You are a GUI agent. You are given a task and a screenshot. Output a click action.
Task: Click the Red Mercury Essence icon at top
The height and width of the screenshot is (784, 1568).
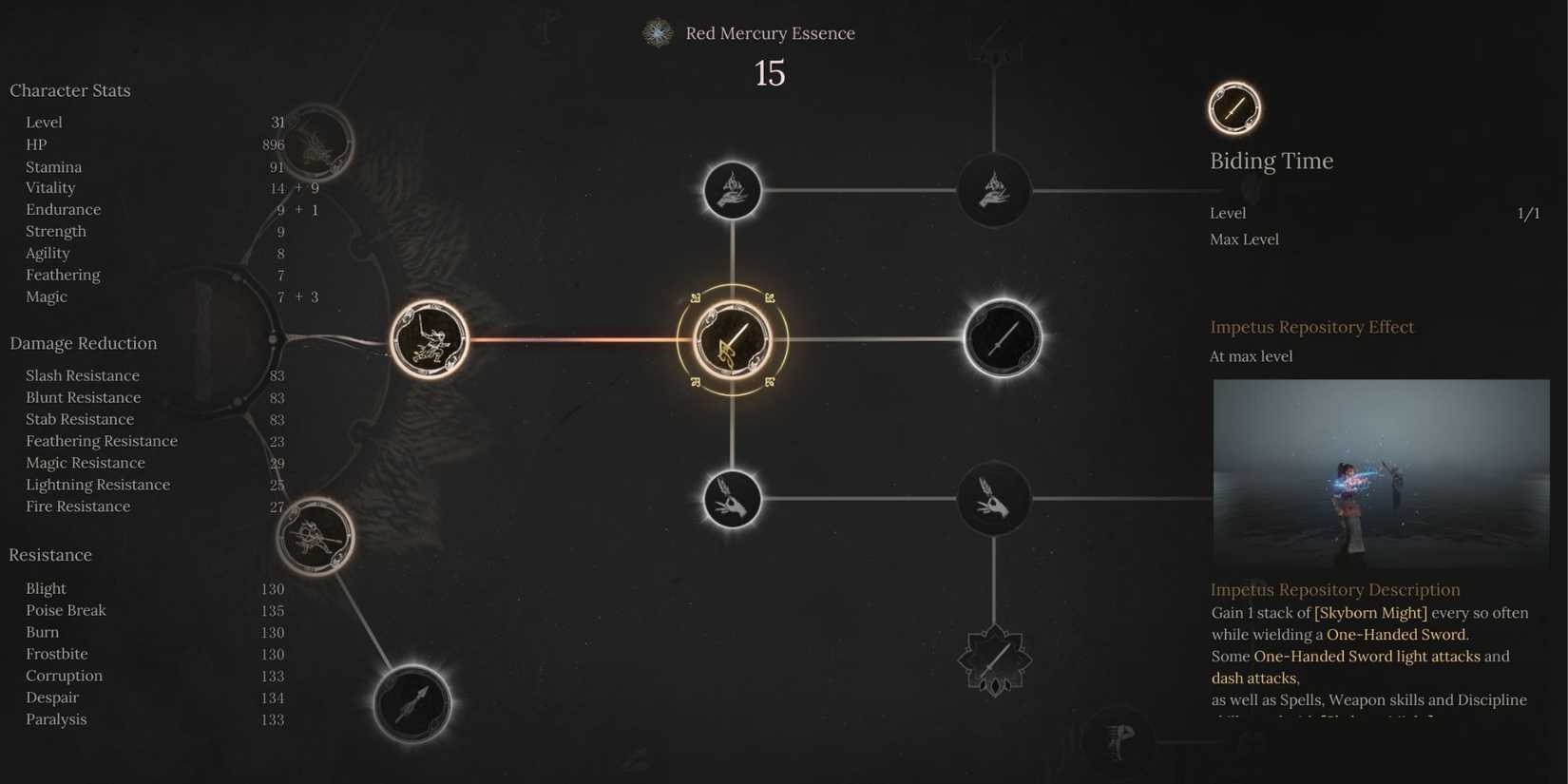pyautogui.click(x=658, y=32)
